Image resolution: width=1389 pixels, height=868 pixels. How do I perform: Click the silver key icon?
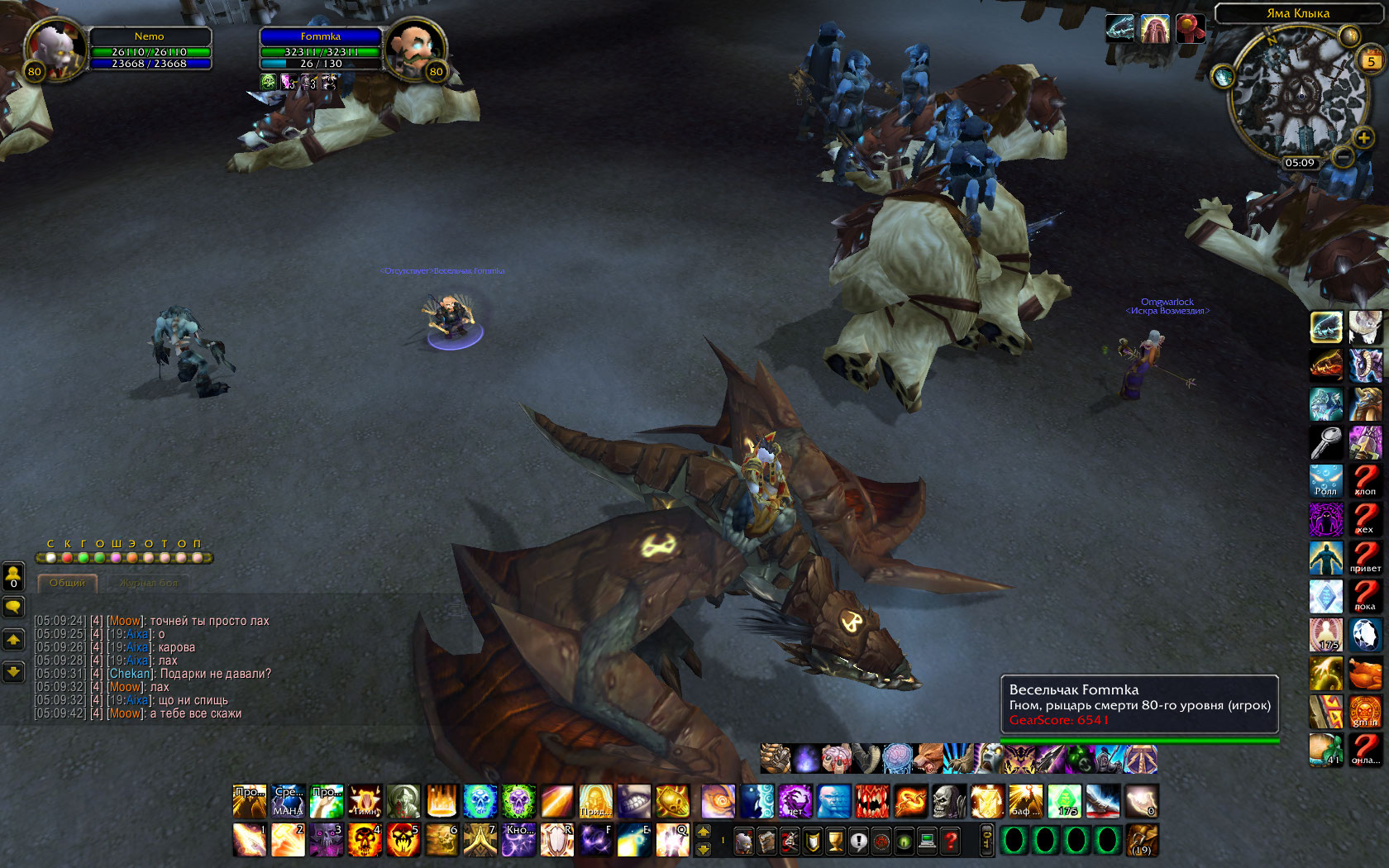pyautogui.click(x=1326, y=442)
